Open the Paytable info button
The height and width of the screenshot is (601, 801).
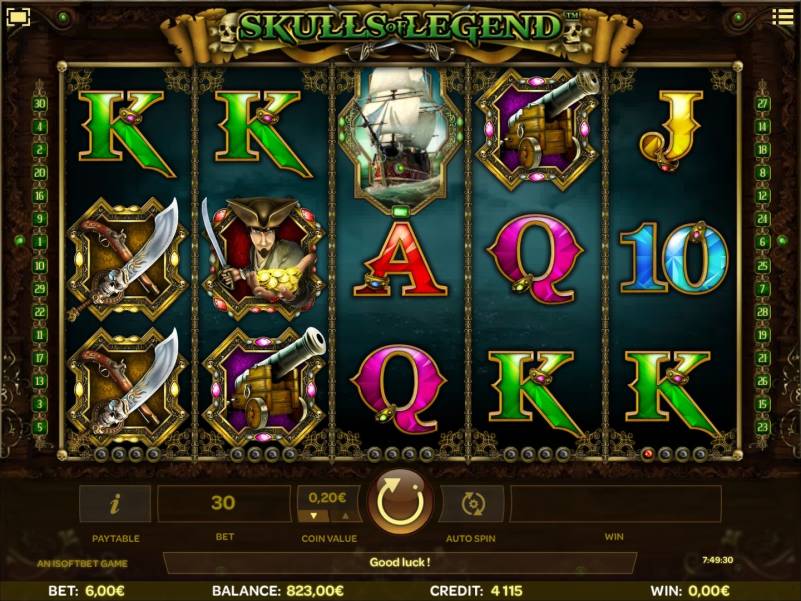click(115, 504)
